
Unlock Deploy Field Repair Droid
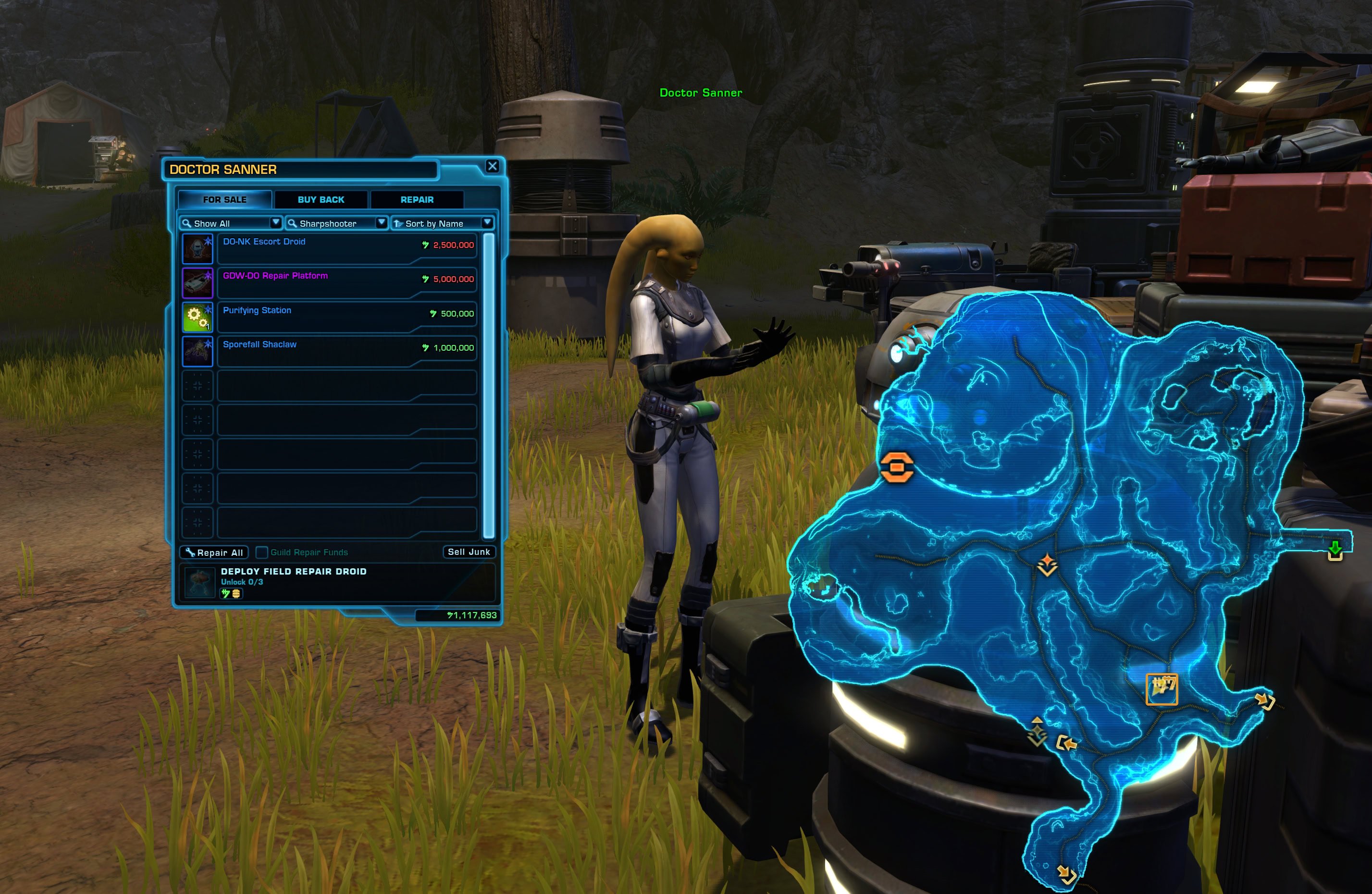point(337,582)
